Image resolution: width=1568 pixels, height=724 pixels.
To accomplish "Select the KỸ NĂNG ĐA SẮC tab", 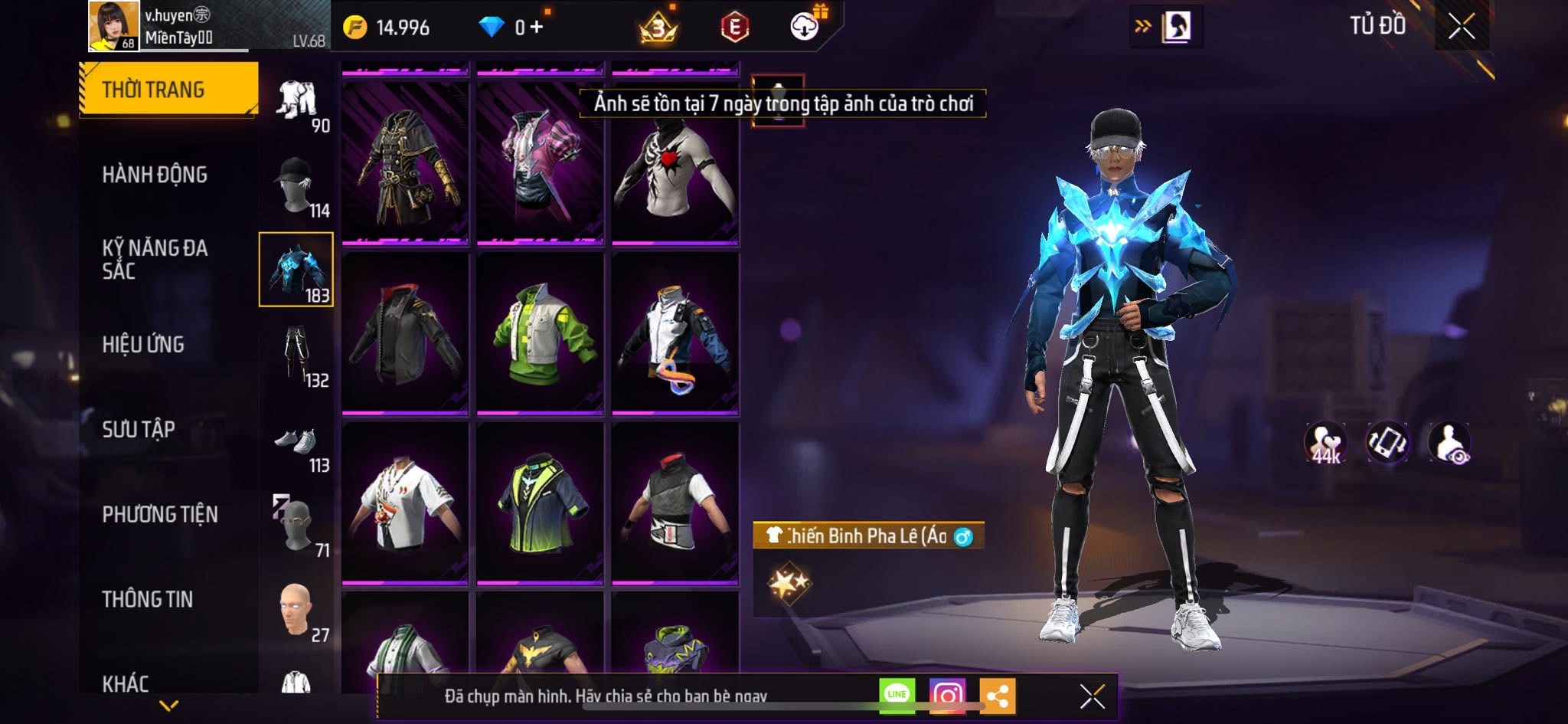I will click(x=155, y=259).
